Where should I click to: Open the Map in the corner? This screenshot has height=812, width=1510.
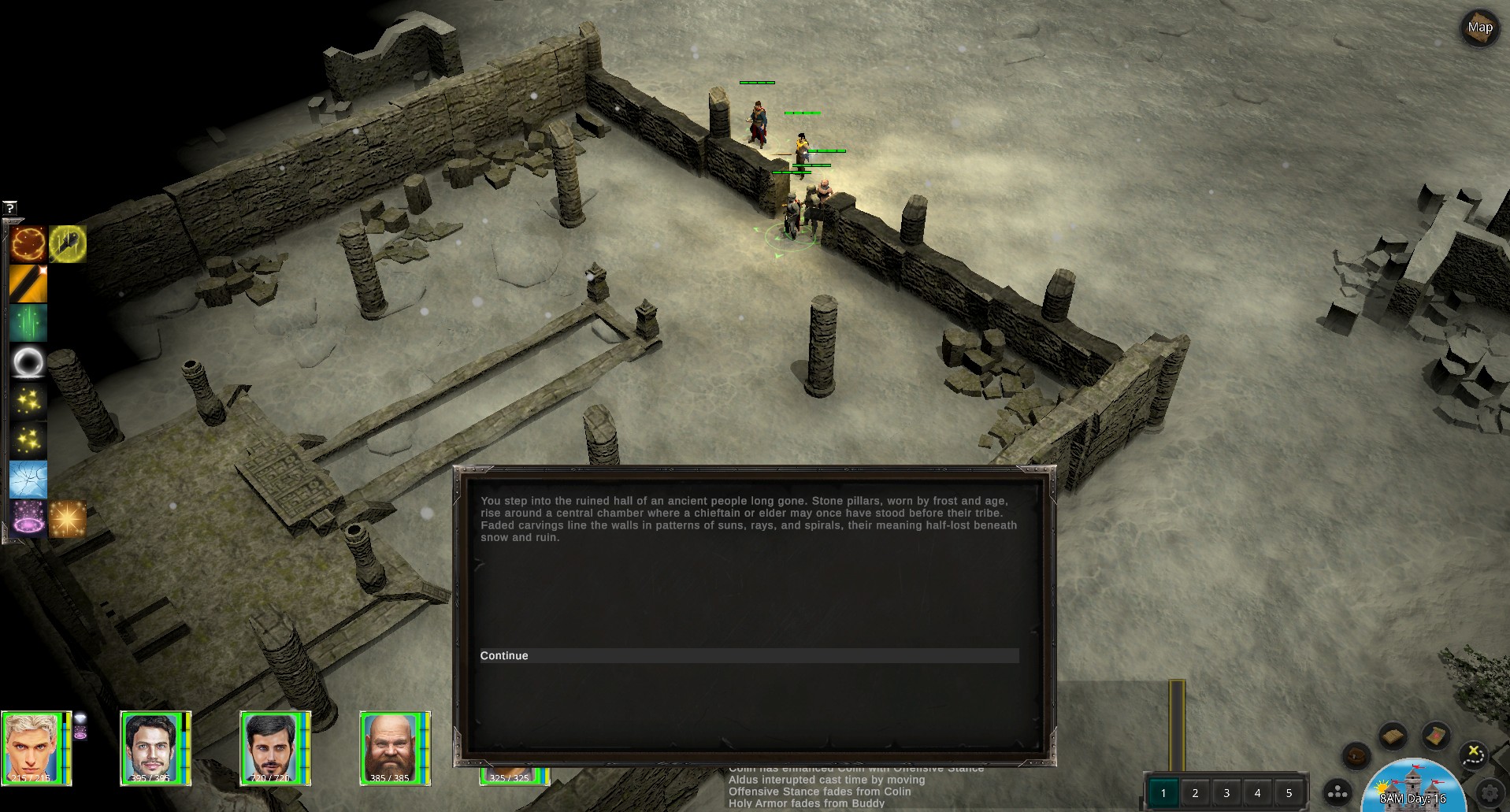tap(1479, 28)
